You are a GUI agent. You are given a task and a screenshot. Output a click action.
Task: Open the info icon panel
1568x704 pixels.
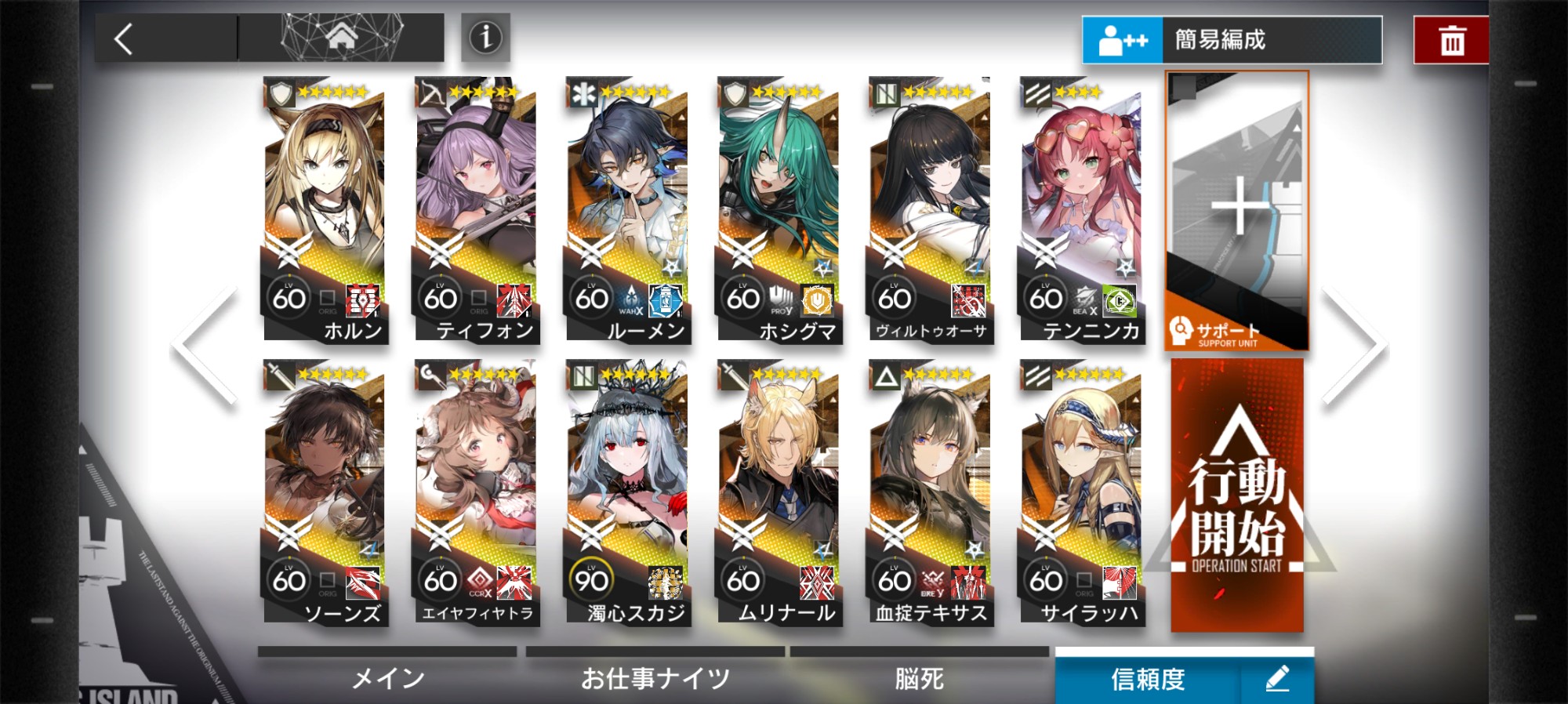click(485, 37)
